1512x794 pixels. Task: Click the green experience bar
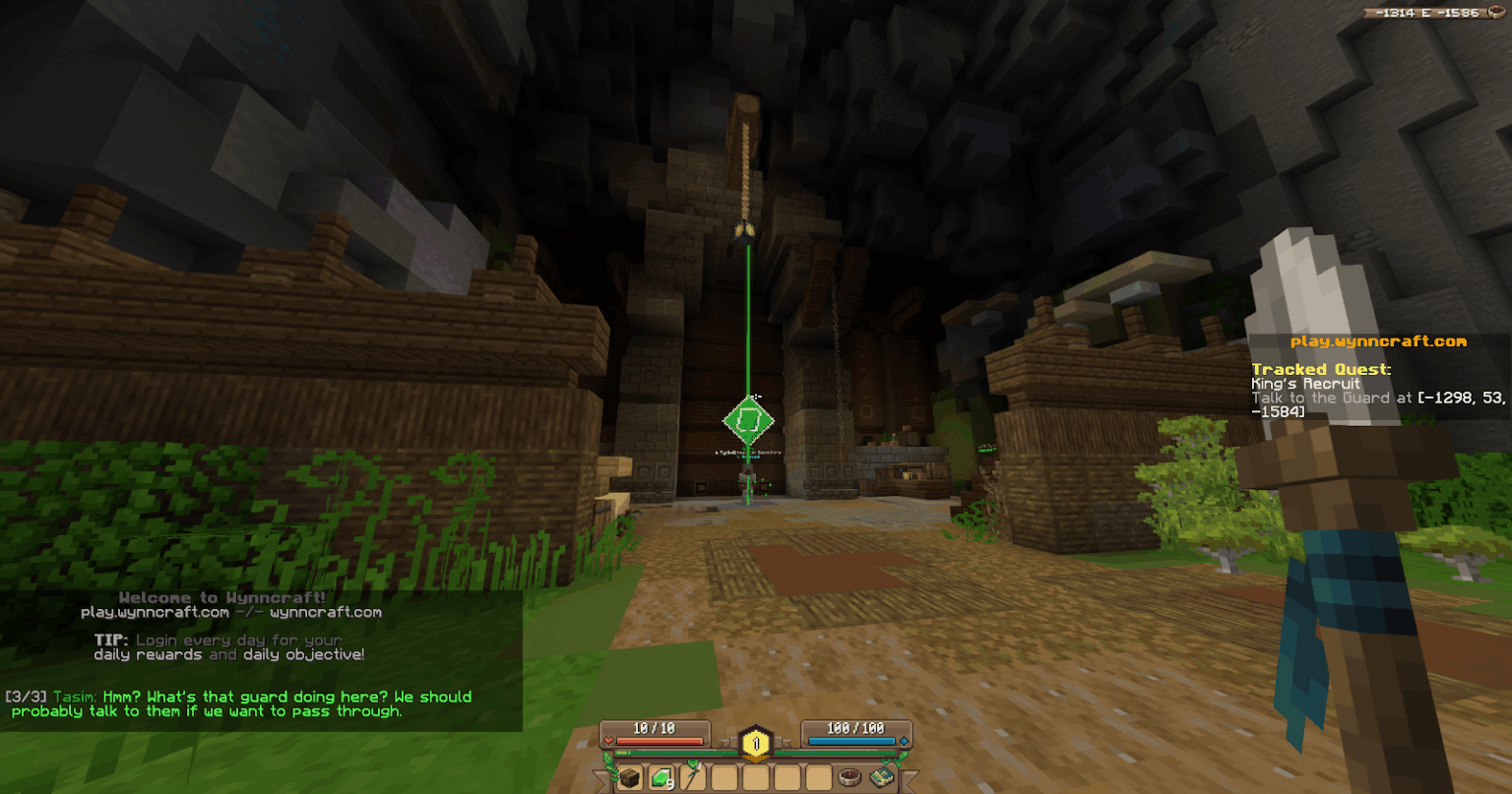[678, 753]
